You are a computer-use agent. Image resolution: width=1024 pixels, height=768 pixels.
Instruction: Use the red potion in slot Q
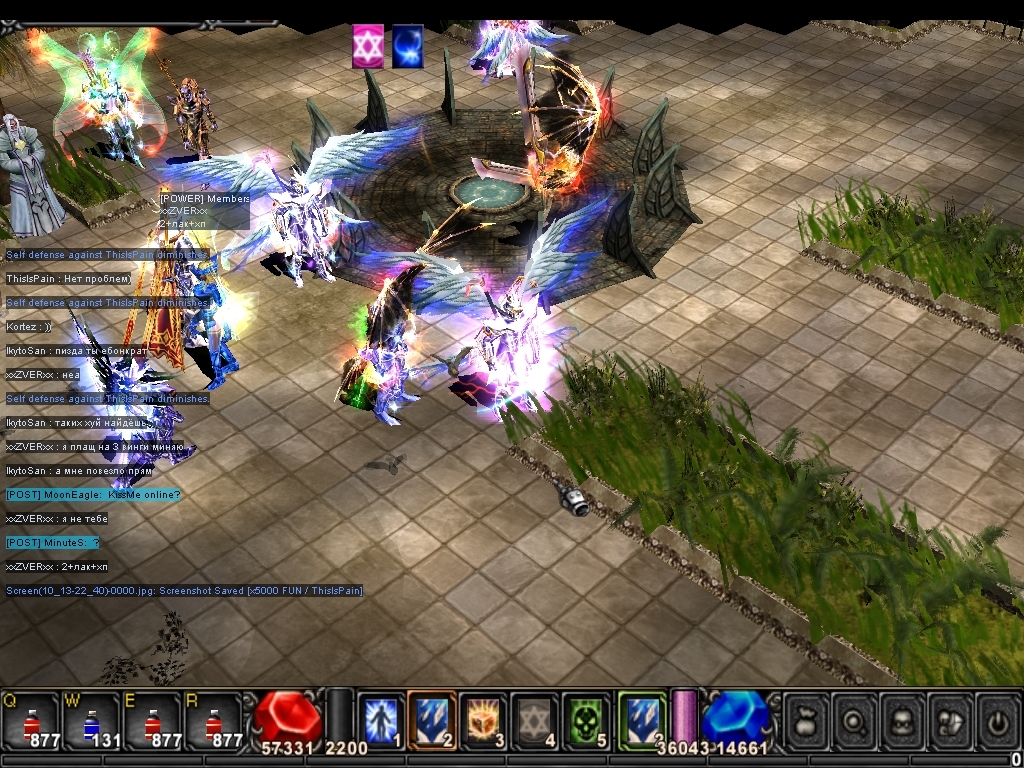click(x=31, y=720)
